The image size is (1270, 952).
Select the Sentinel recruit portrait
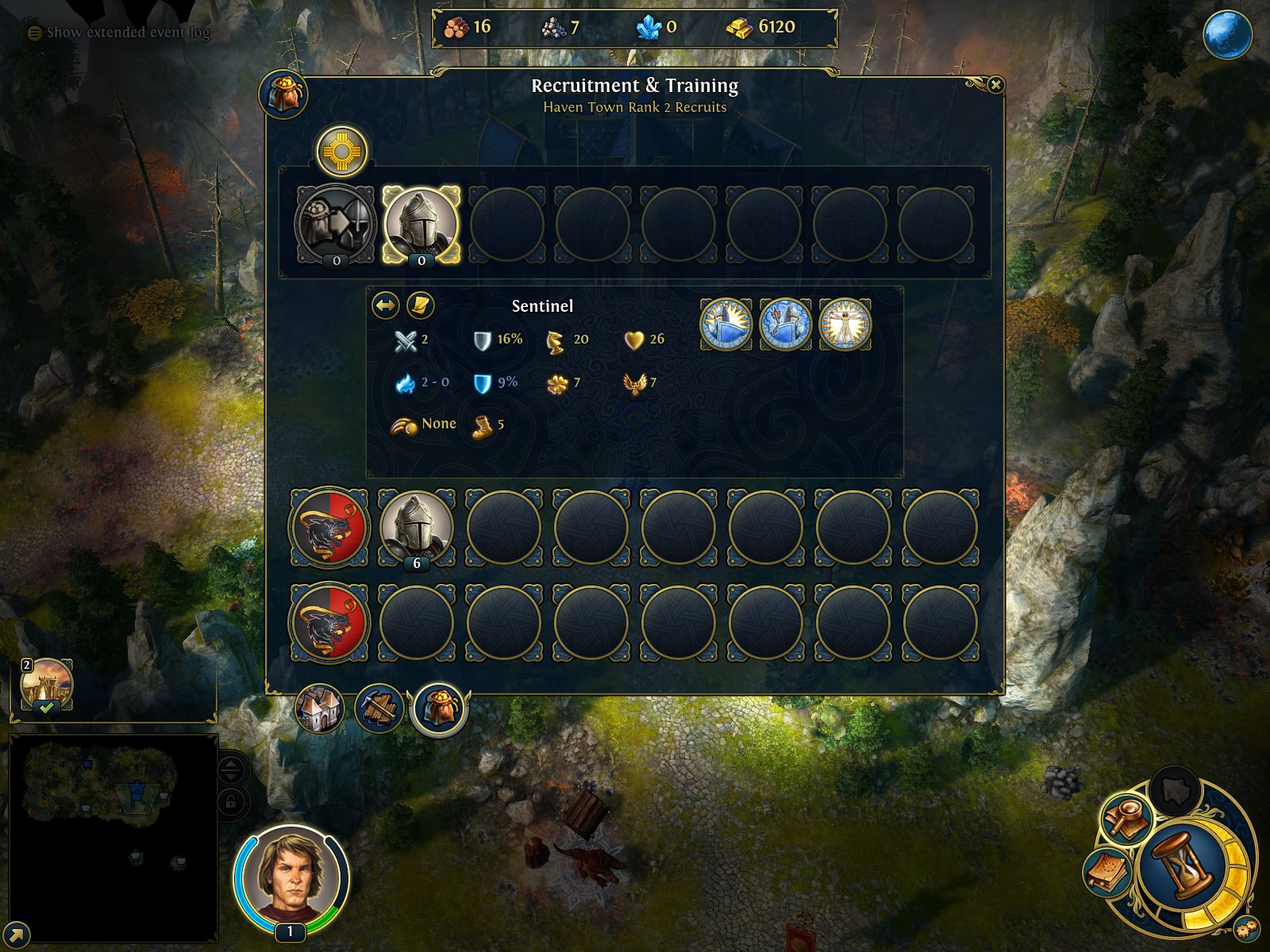[x=421, y=225]
